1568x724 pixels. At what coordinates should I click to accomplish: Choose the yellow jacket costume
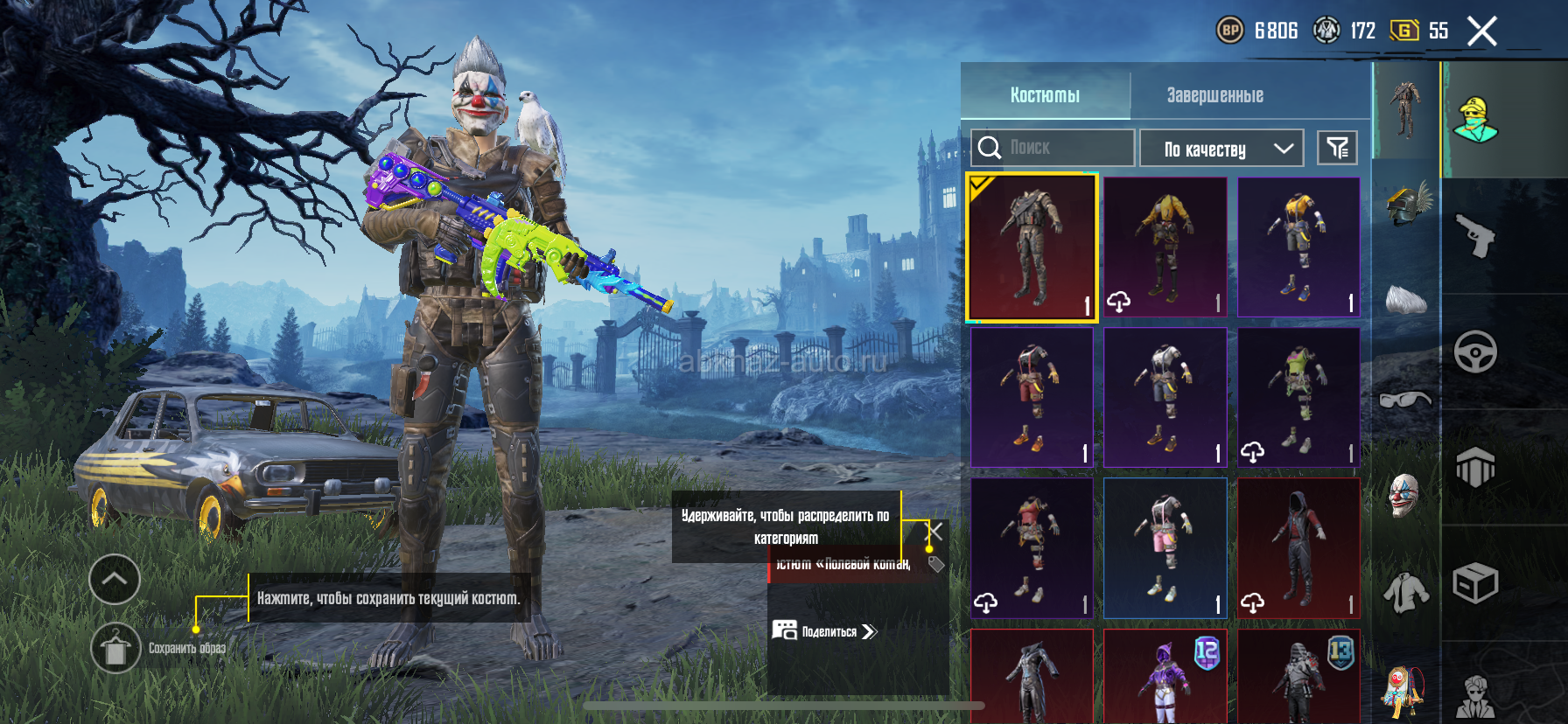1165,247
